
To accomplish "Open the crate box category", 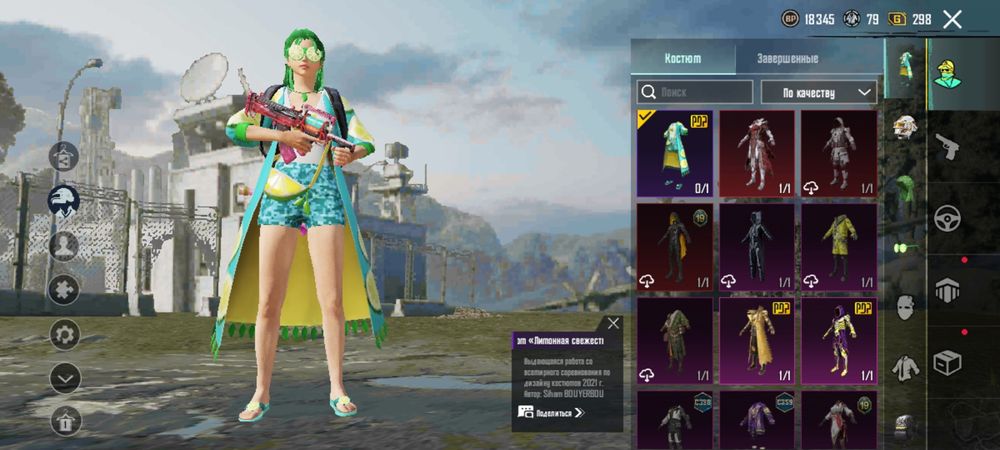I will (947, 362).
